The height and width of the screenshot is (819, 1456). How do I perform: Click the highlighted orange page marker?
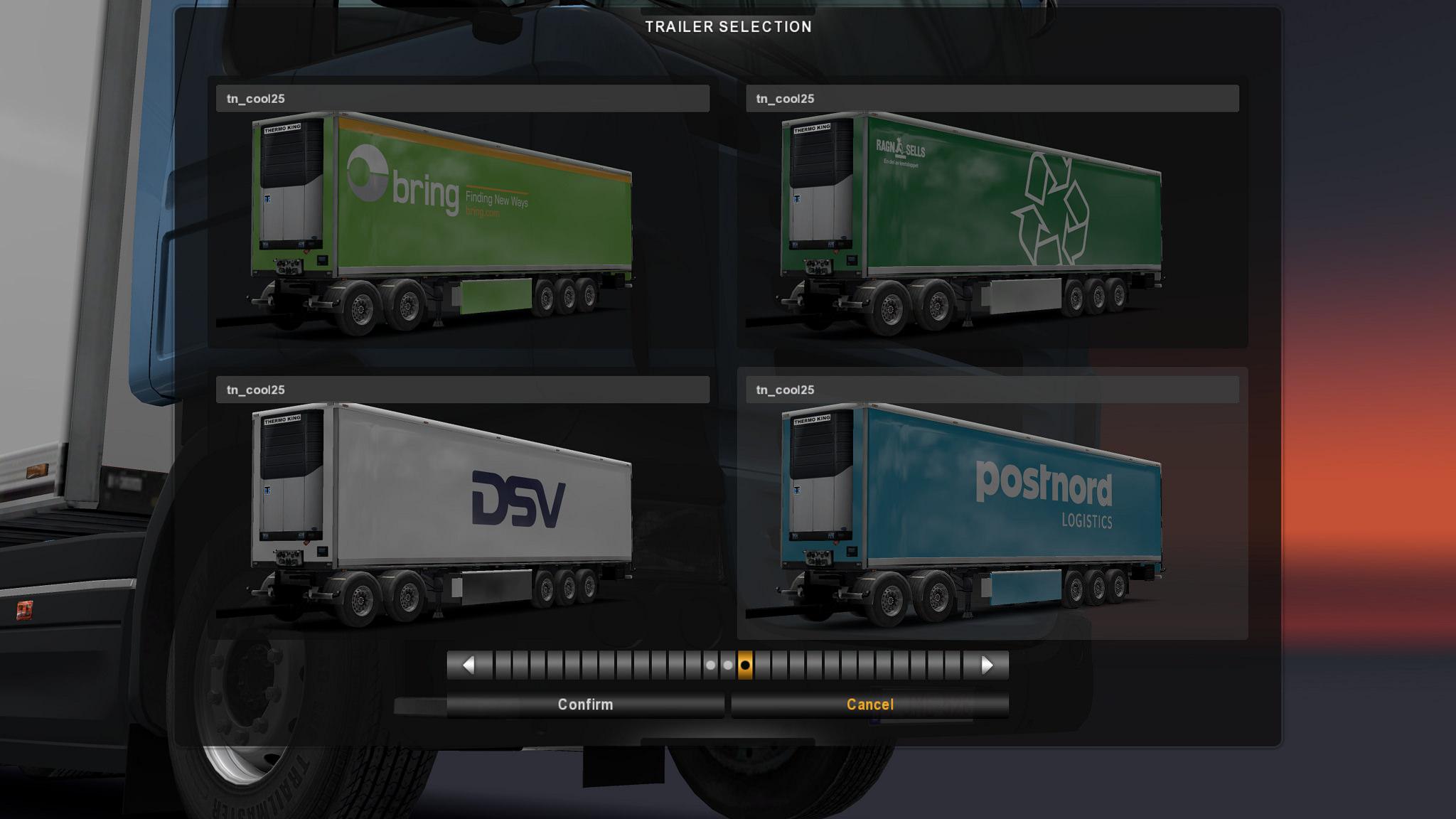(745, 665)
